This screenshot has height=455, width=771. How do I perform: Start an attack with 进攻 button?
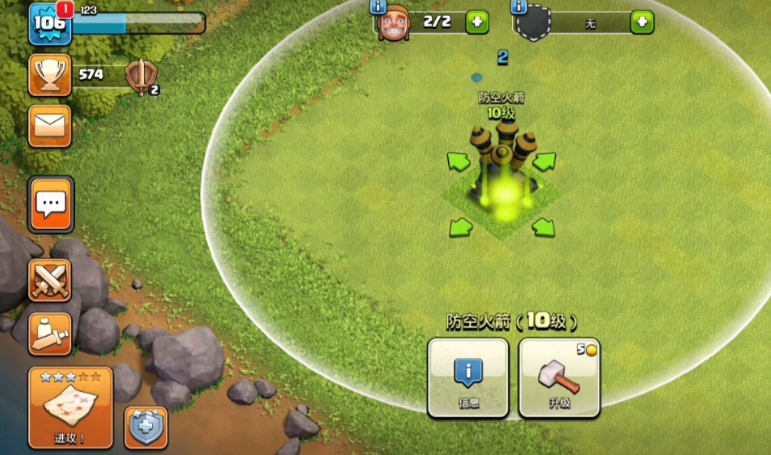70,407
